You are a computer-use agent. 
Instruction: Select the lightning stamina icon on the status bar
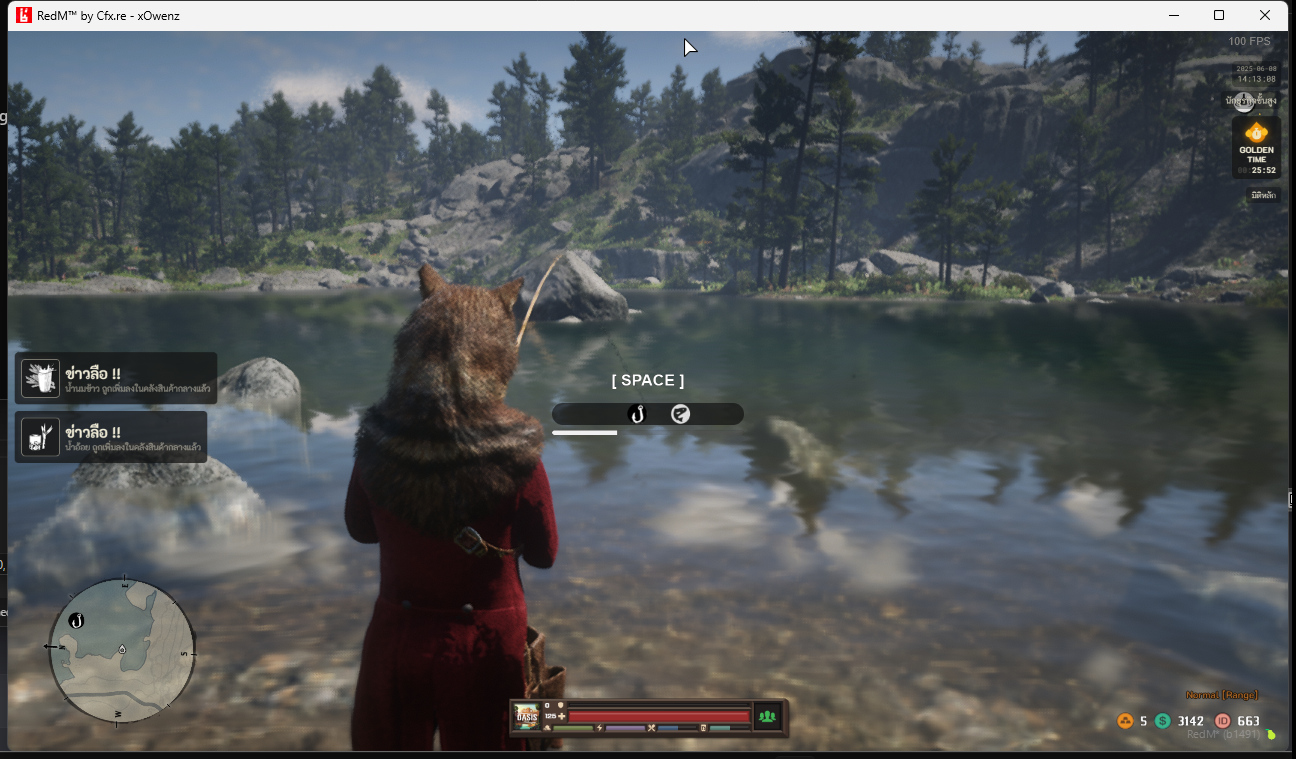point(600,728)
